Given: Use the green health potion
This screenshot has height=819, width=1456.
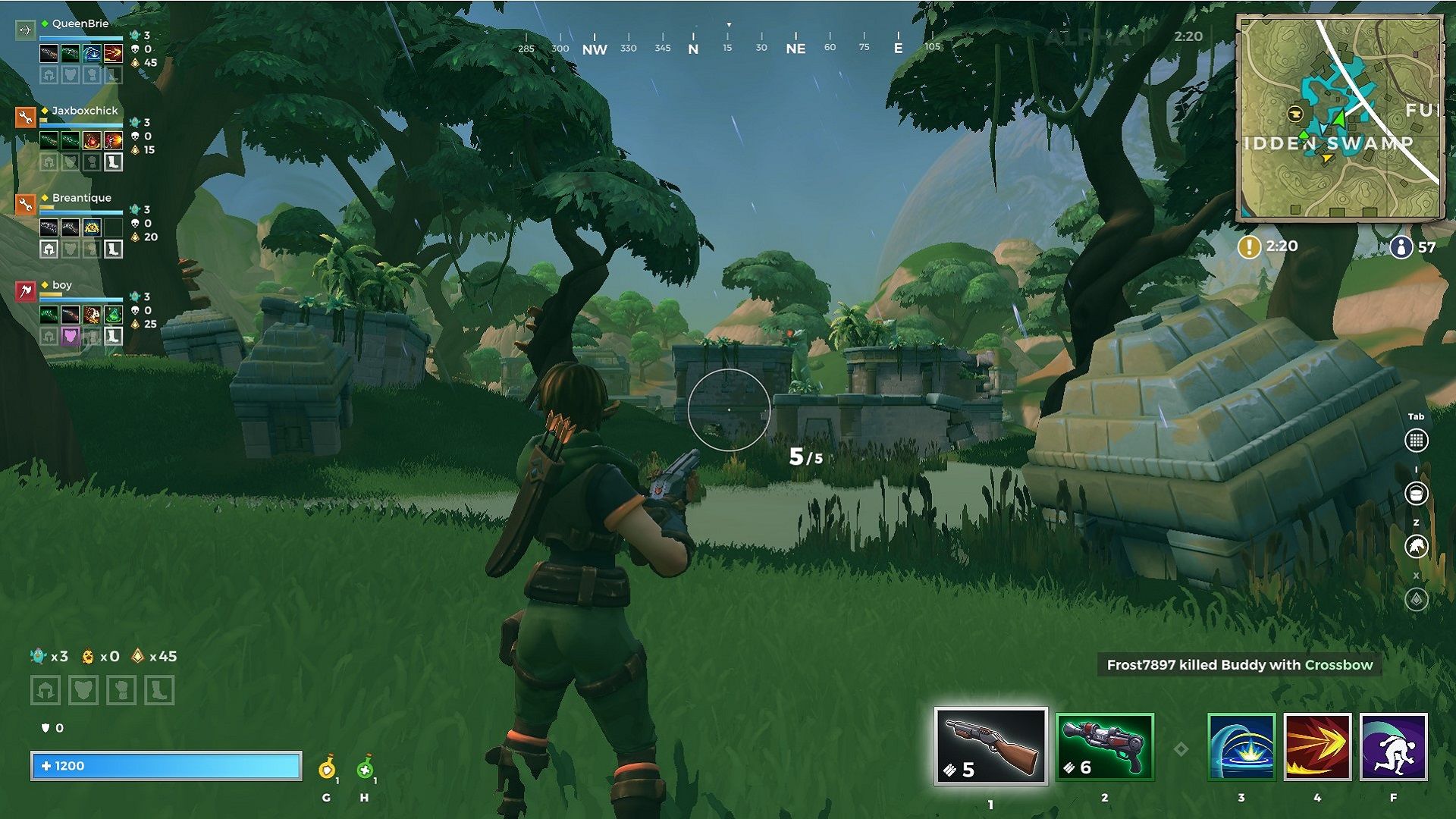Looking at the screenshot, I should tap(365, 768).
